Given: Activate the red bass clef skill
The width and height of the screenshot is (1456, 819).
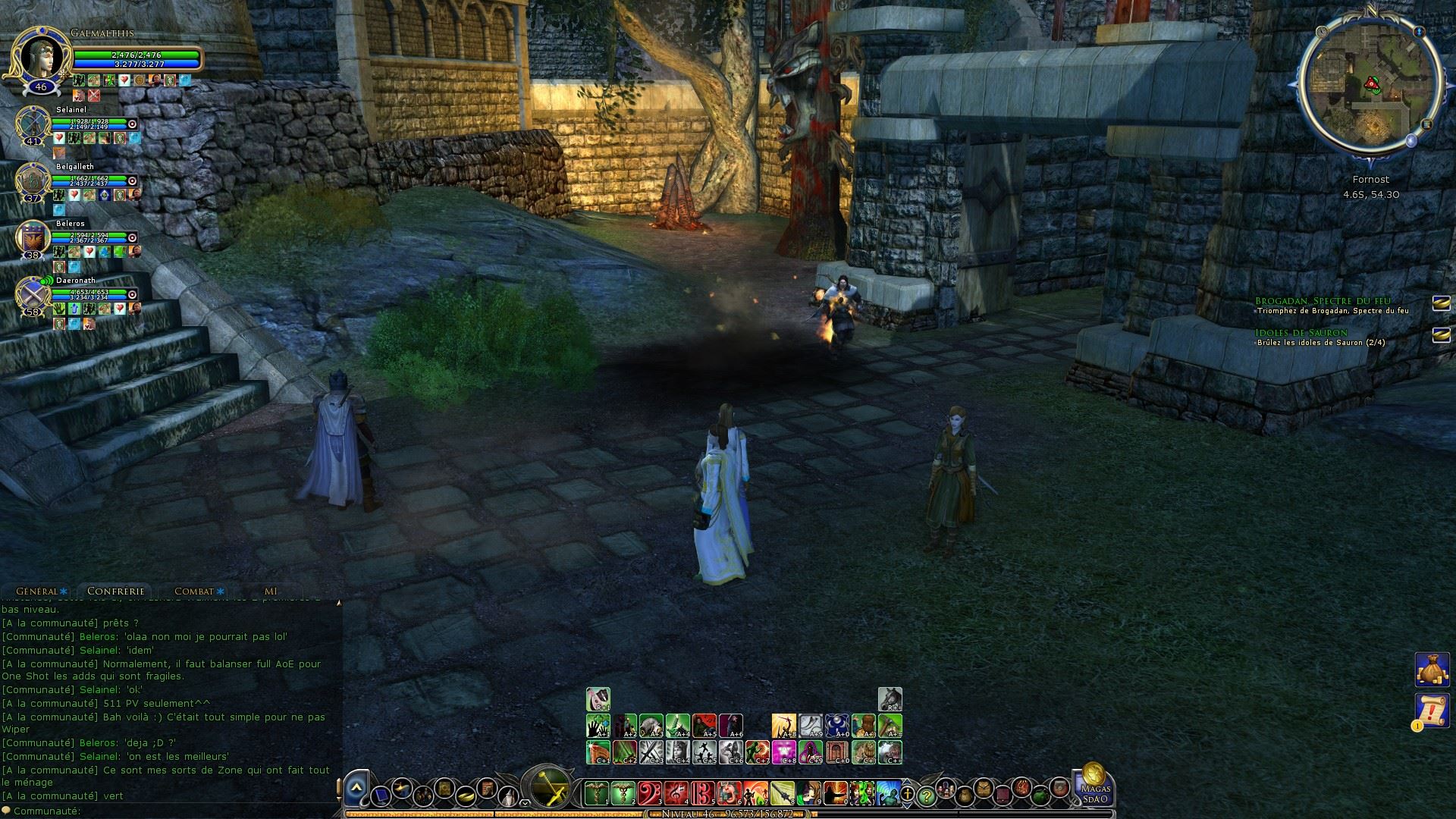Looking at the screenshot, I should [650, 793].
